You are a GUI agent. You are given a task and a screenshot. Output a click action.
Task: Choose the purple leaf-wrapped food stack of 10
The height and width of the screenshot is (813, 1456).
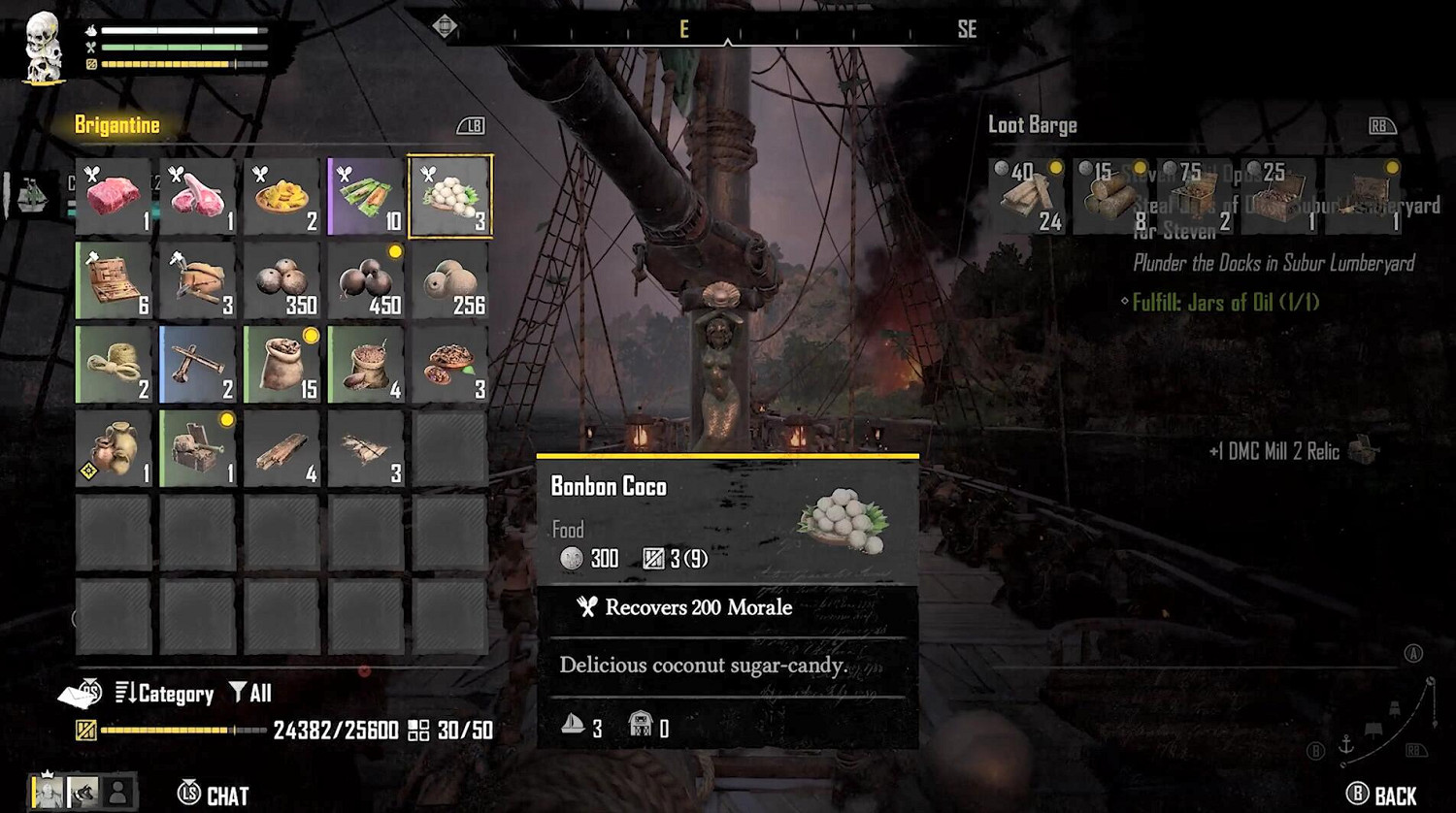[366, 197]
